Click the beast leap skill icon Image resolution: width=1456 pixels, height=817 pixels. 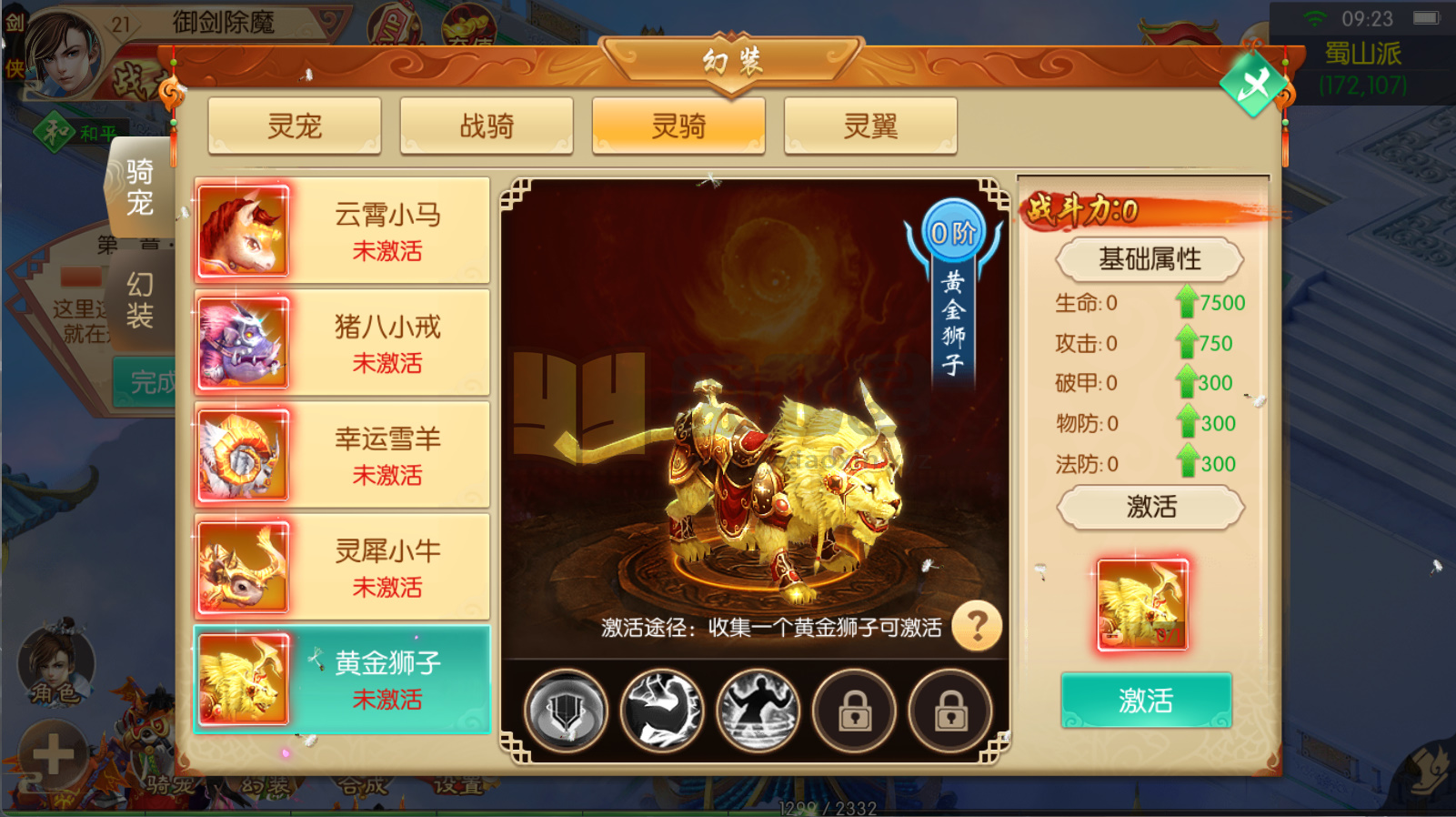[661, 711]
